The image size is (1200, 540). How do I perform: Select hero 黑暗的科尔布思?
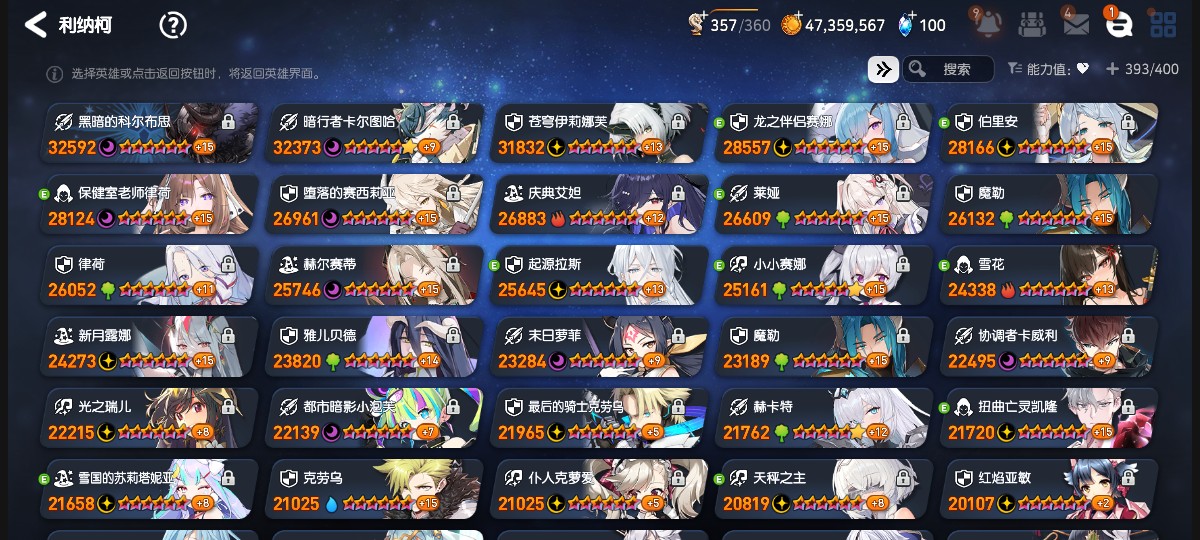pos(150,133)
